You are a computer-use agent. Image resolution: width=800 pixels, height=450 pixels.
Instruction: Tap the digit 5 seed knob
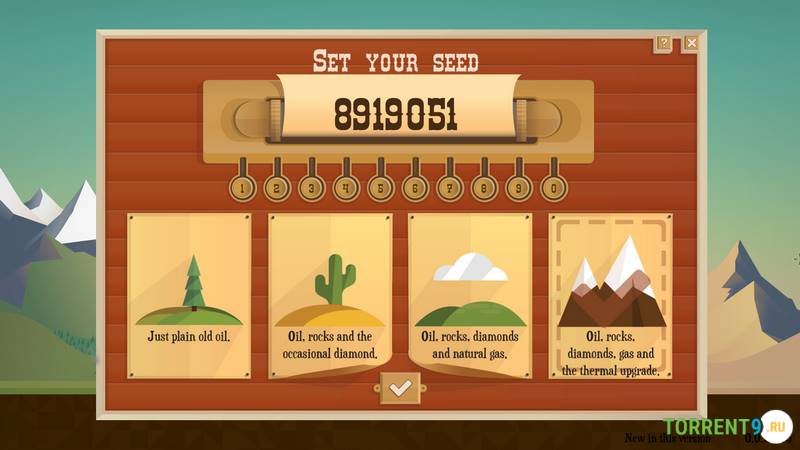380,186
